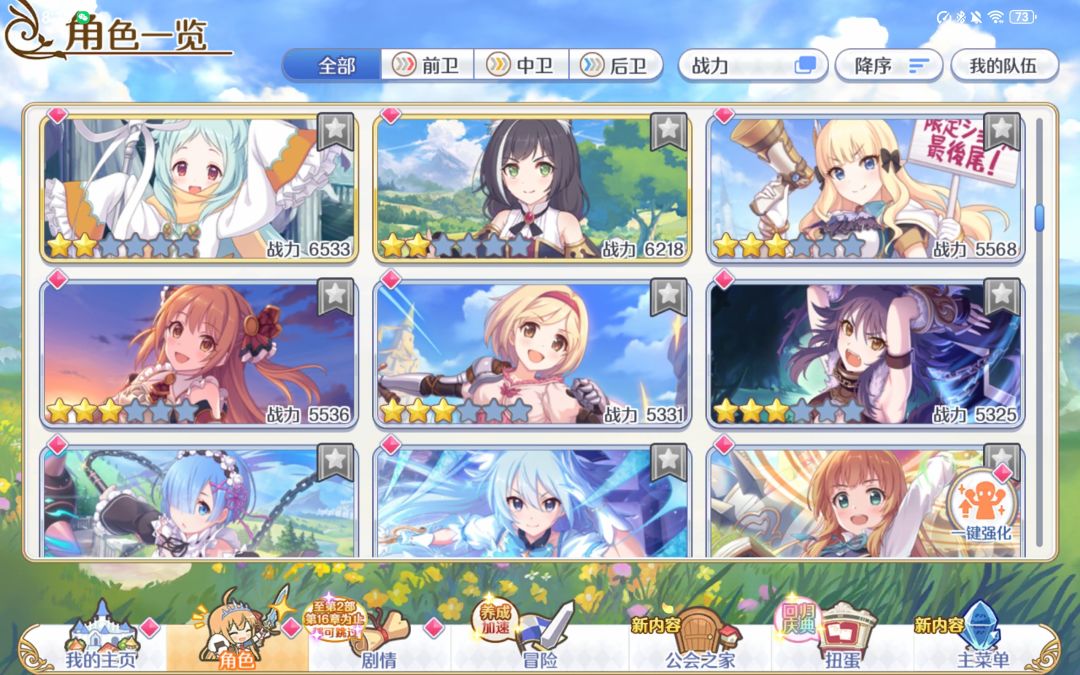Choose the character card with 战力 6218
This screenshot has height=675, width=1080.
click(532, 187)
